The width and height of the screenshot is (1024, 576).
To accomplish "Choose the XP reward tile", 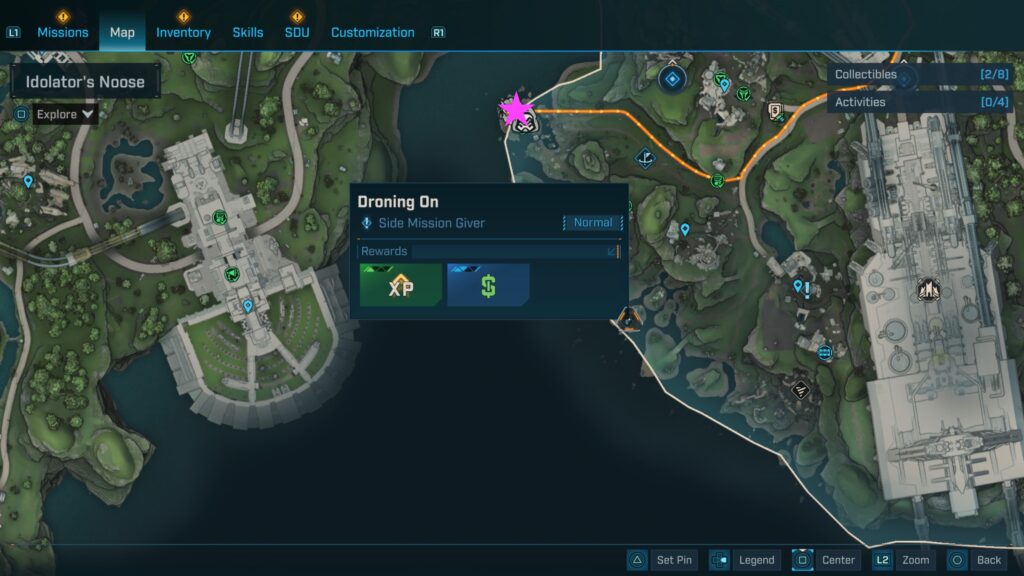I will (x=400, y=285).
